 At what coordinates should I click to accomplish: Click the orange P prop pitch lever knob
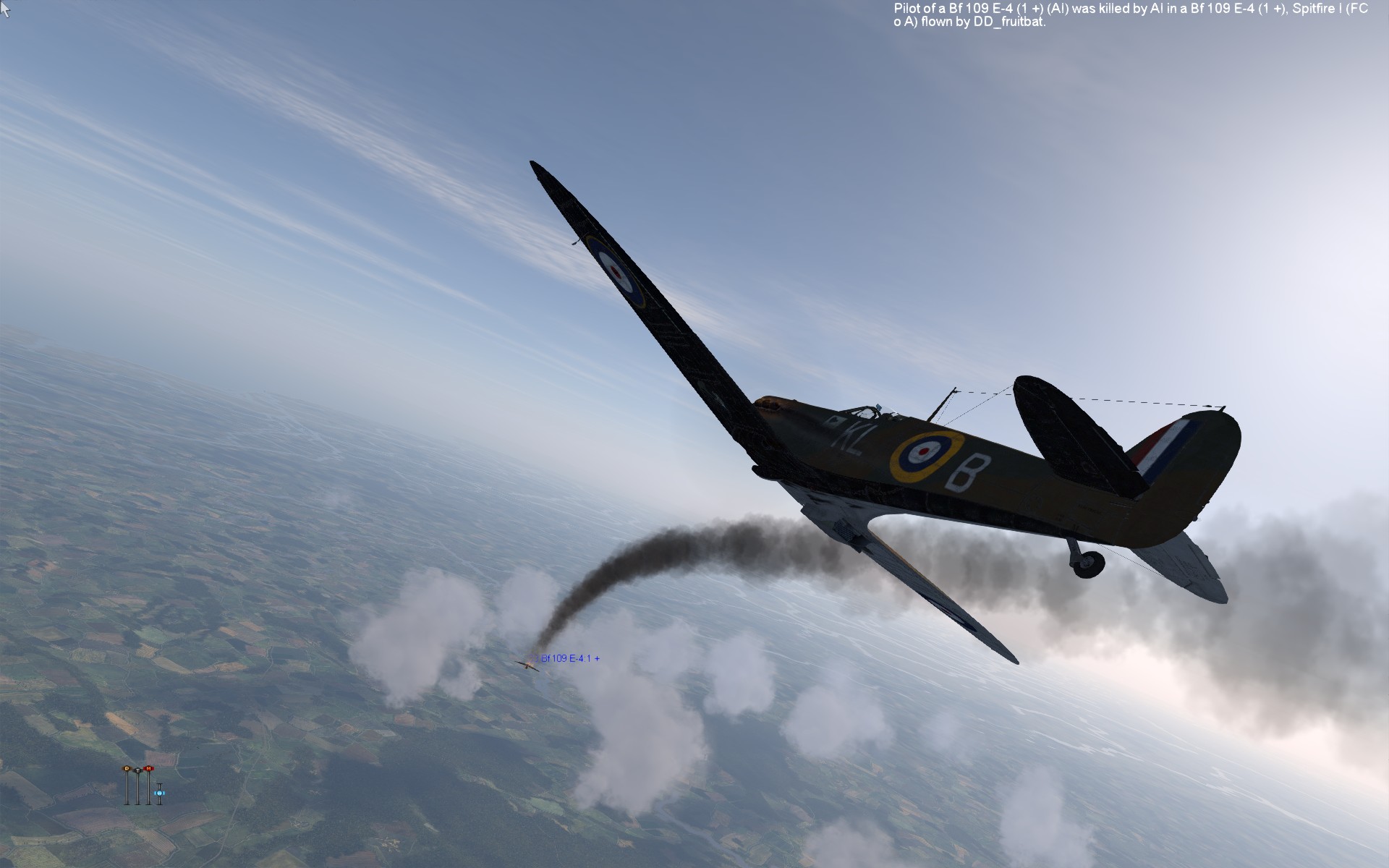[127, 768]
